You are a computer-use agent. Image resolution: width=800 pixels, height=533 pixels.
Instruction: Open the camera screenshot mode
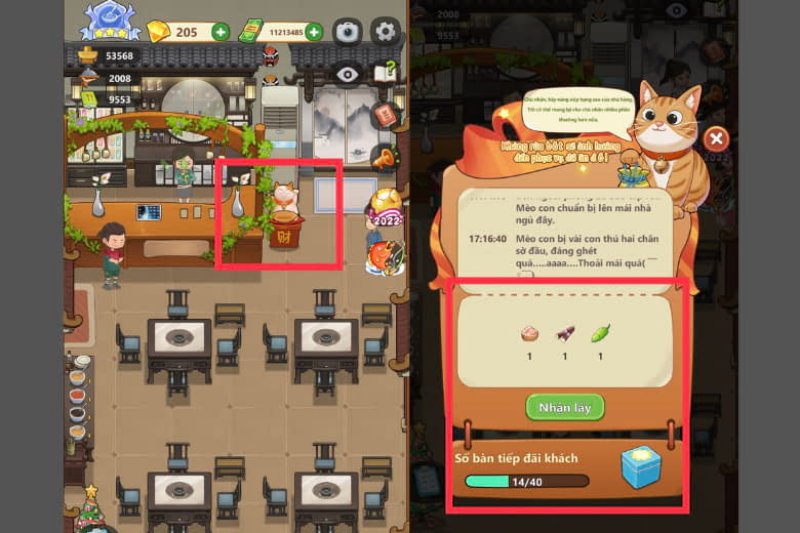click(347, 31)
